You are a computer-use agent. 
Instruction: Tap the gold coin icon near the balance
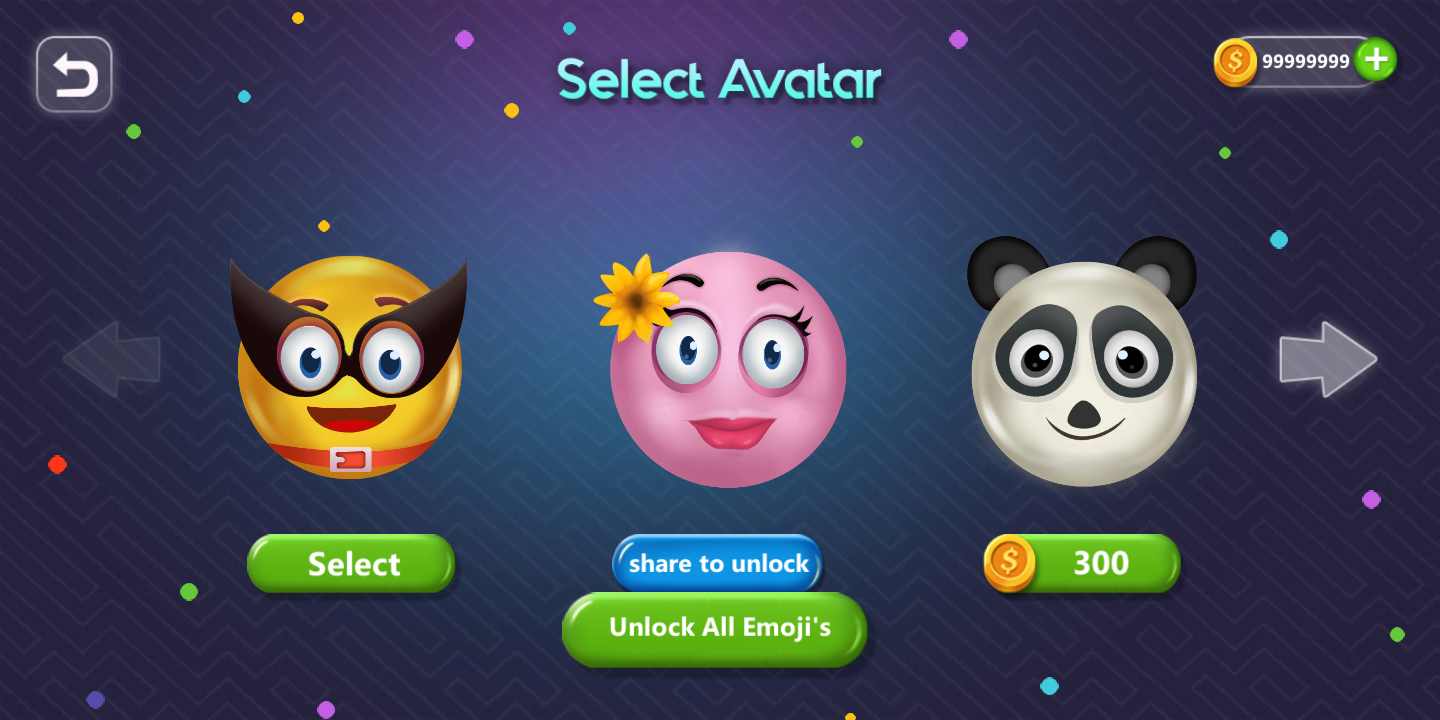click(x=1235, y=61)
